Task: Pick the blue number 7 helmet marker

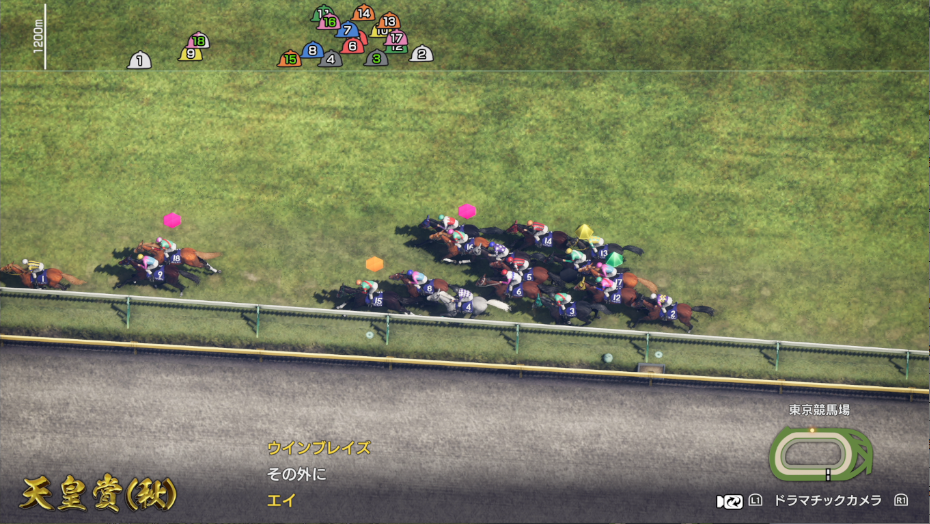Action: pos(348,30)
